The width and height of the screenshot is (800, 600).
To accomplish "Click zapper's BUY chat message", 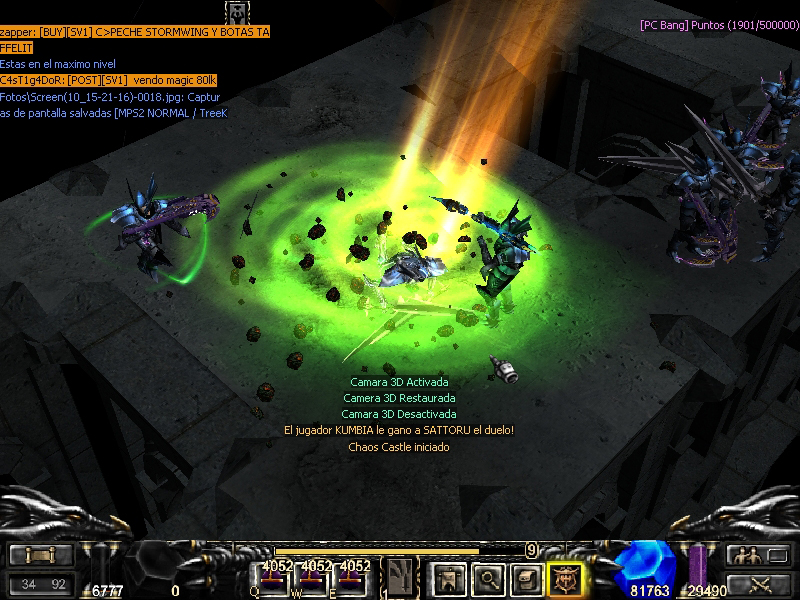I will click(134, 32).
